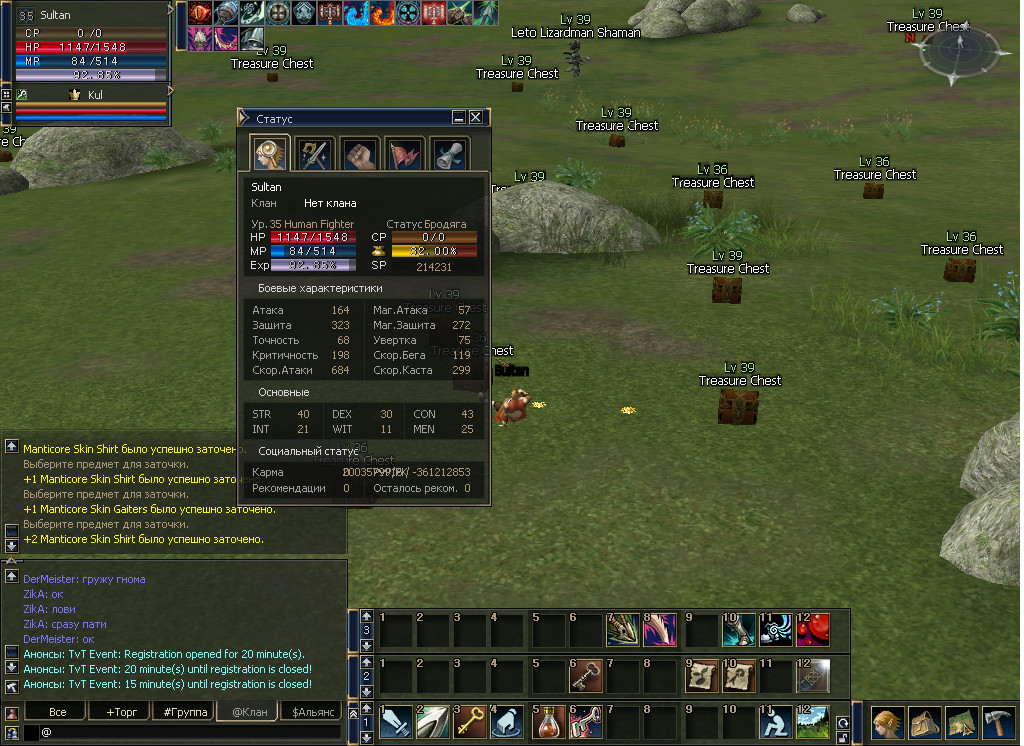Open the character menu with elf face icon
The image size is (1024, 746).
[x=885, y=721]
